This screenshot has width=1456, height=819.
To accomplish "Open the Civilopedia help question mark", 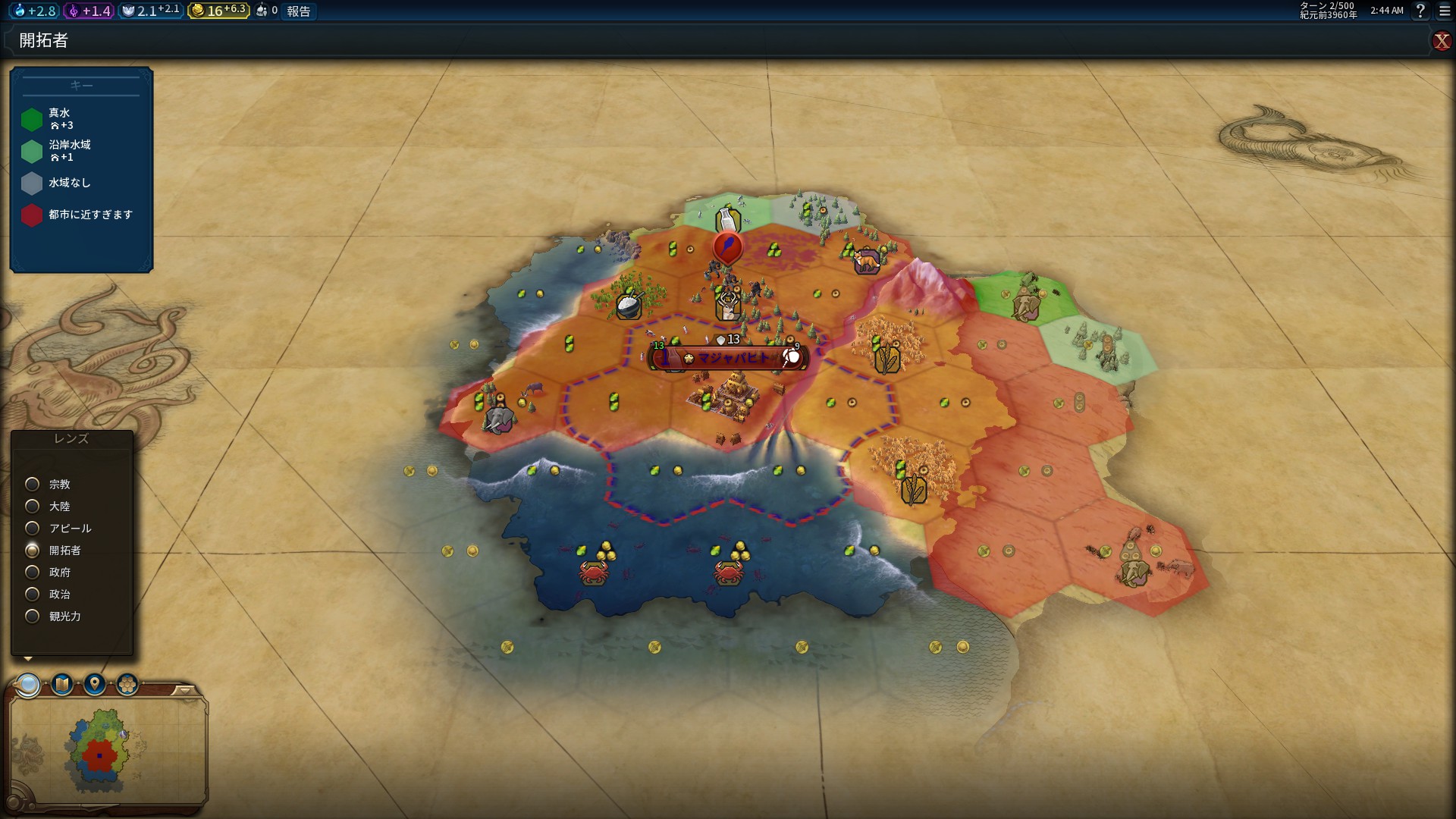I will [x=1420, y=11].
